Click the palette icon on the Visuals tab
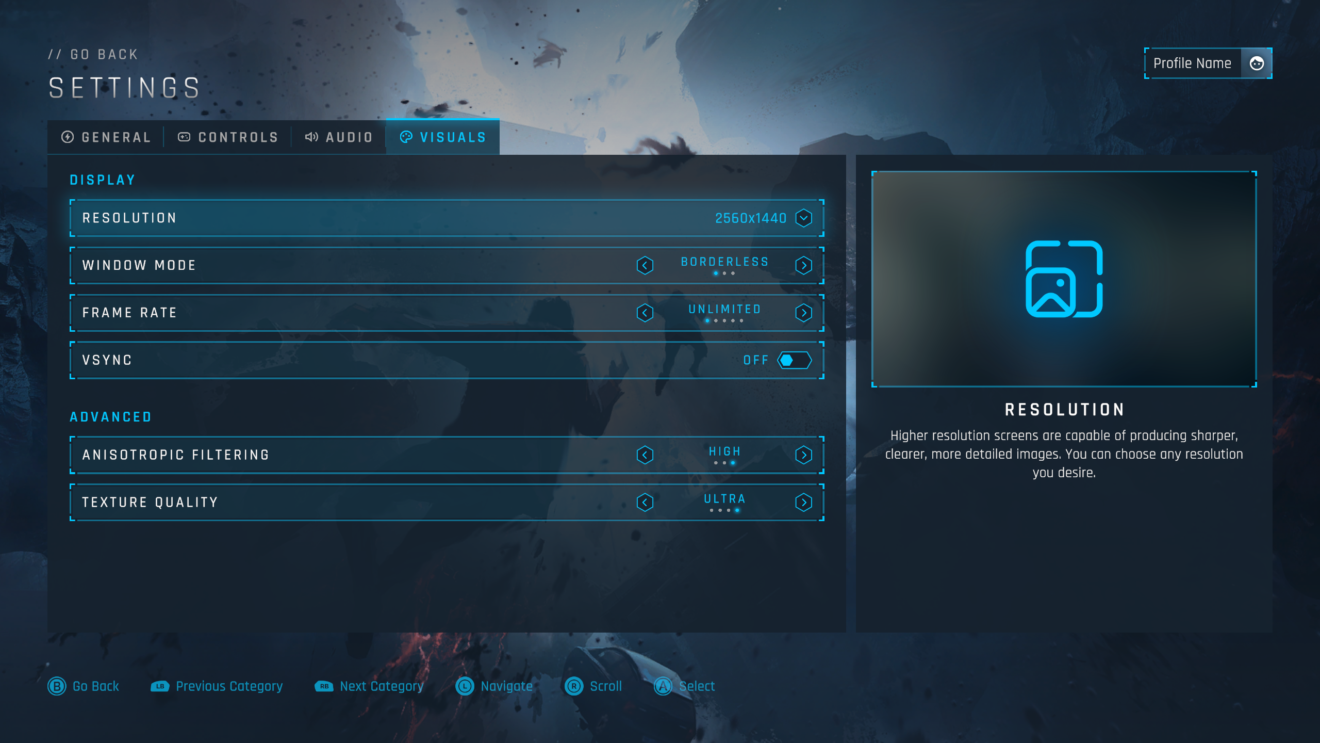 click(x=404, y=137)
